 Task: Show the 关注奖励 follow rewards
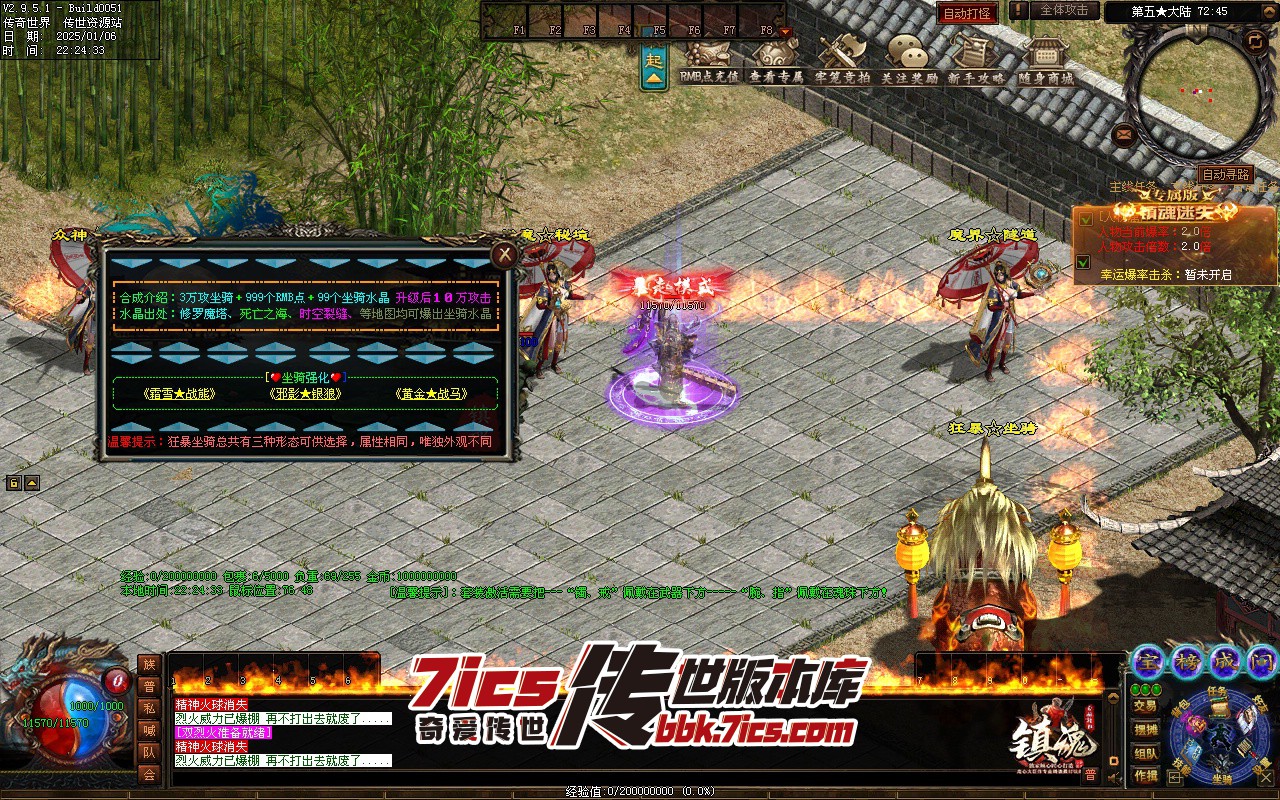pyautogui.click(x=909, y=58)
